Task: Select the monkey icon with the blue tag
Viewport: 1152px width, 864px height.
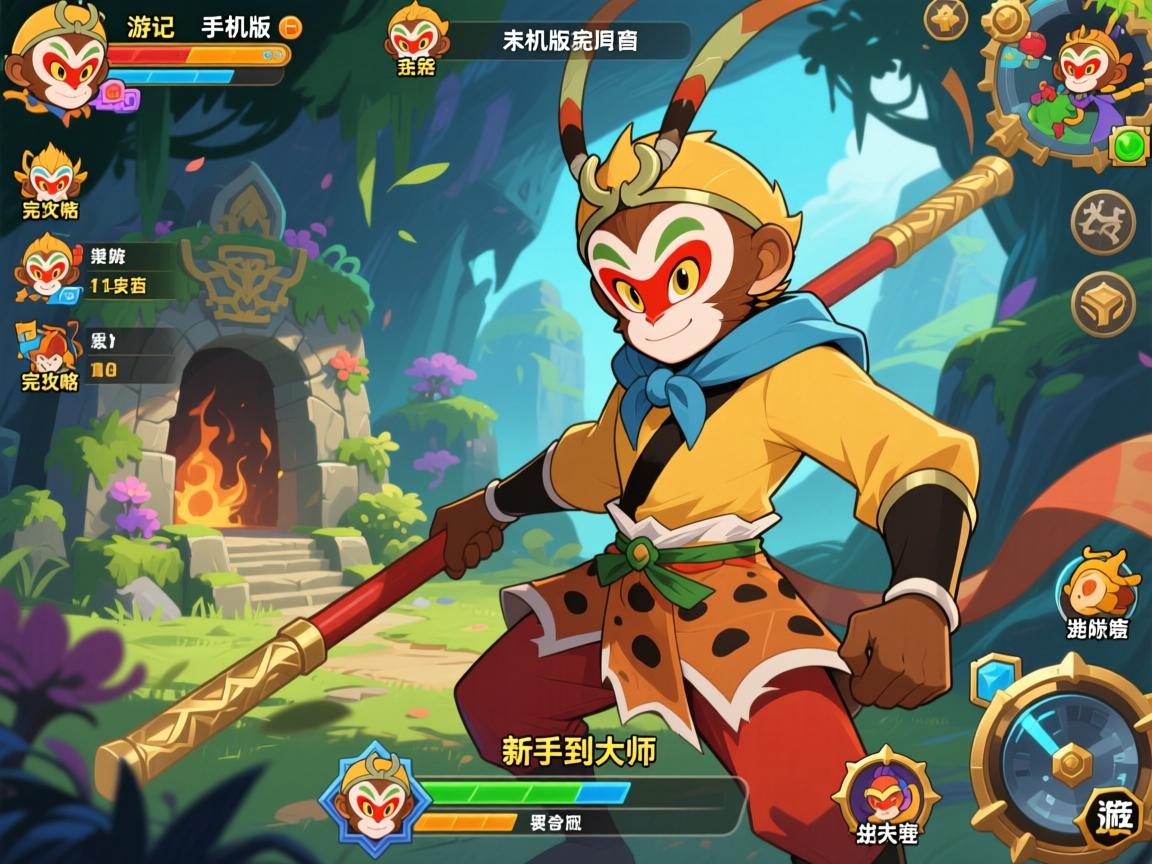Action: tap(48, 267)
